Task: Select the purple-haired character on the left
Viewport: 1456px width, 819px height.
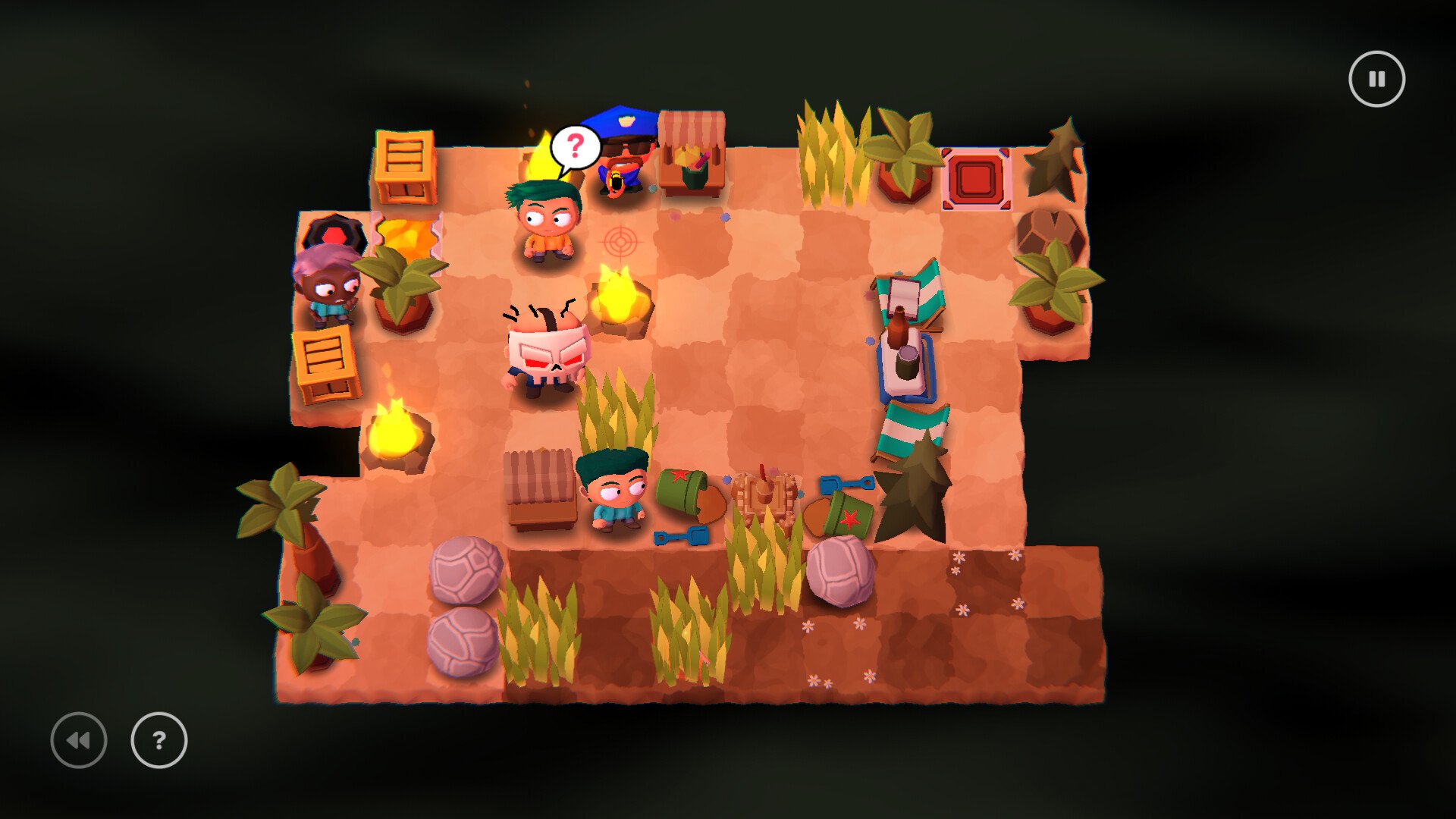Action: [330, 288]
